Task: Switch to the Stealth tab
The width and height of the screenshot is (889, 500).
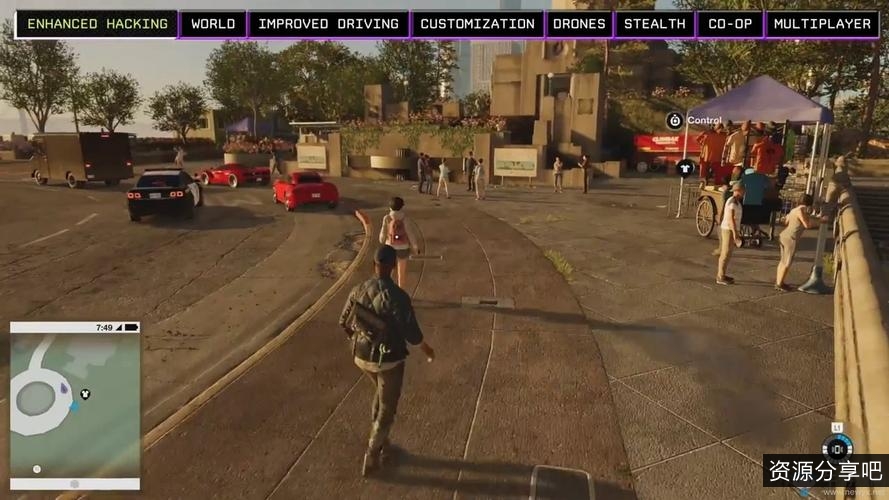Action: click(x=654, y=24)
